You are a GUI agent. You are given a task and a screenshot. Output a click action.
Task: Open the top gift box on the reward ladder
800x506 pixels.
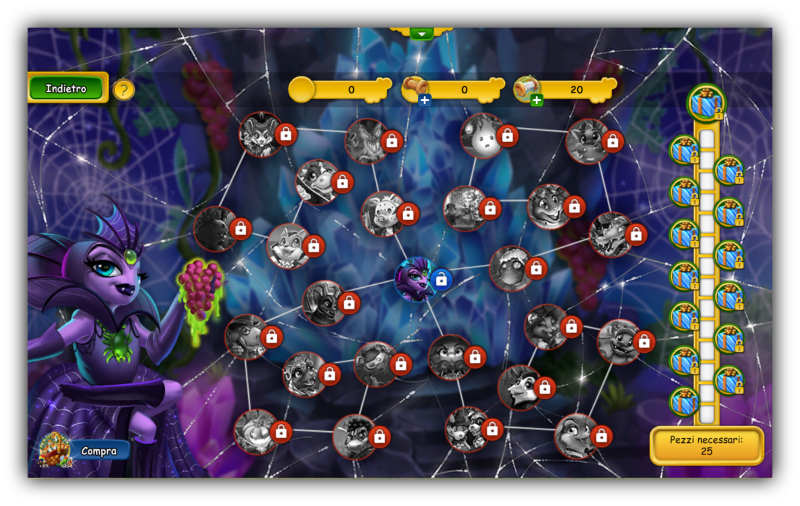click(x=706, y=102)
